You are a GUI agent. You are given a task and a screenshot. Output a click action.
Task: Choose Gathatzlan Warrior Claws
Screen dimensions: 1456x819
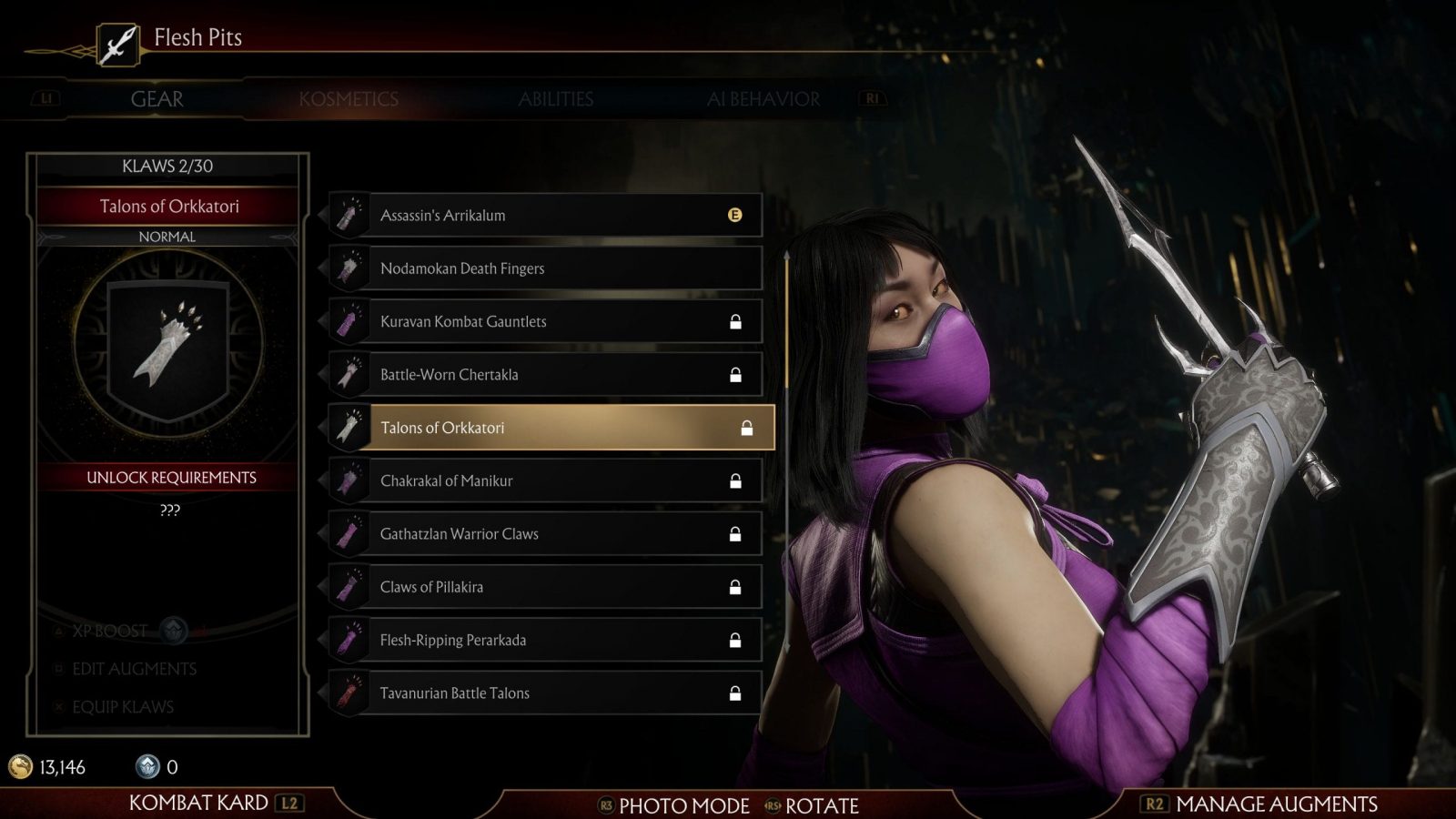click(546, 534)
